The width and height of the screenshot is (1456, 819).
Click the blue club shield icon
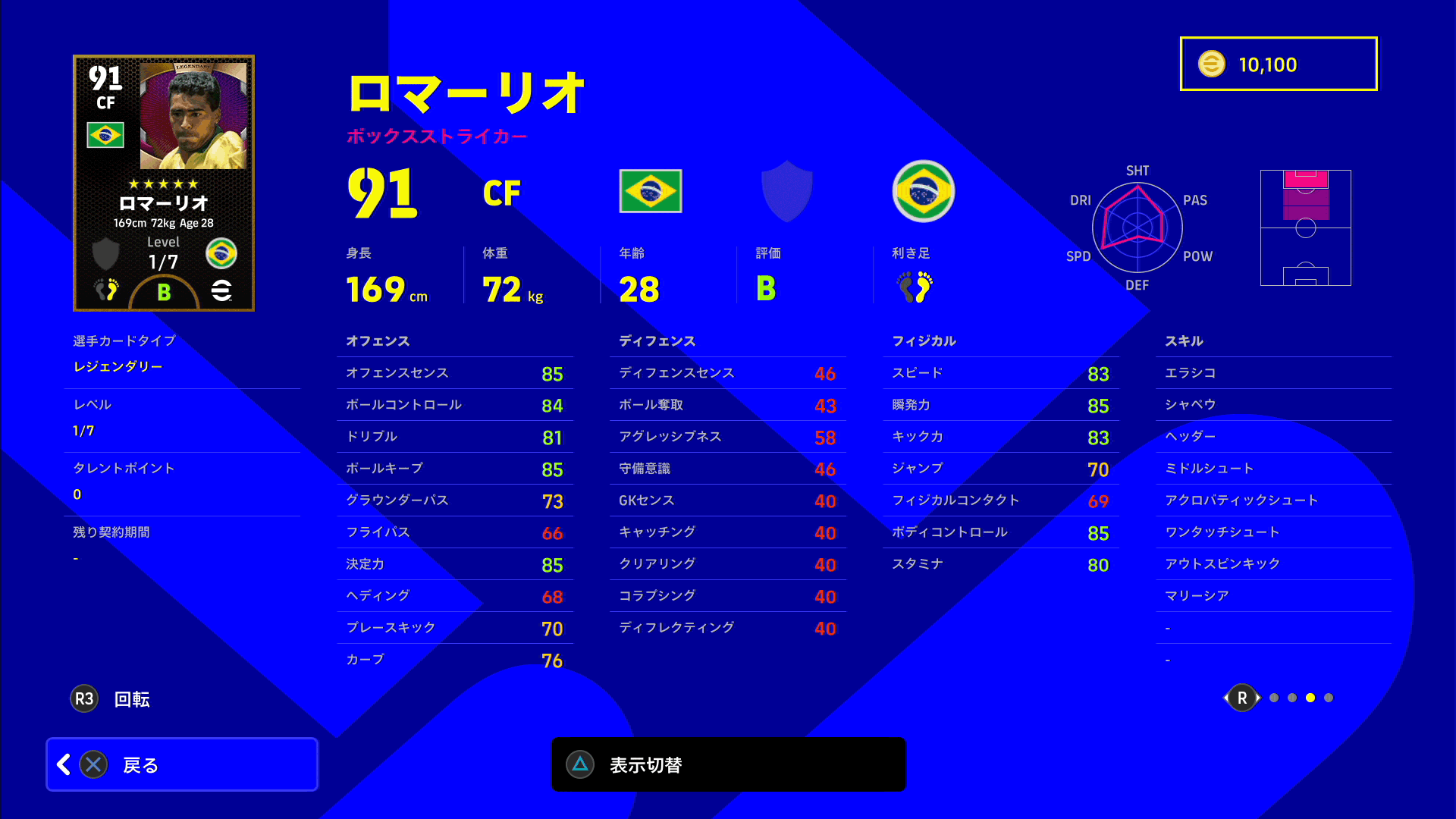coord(786,191)
